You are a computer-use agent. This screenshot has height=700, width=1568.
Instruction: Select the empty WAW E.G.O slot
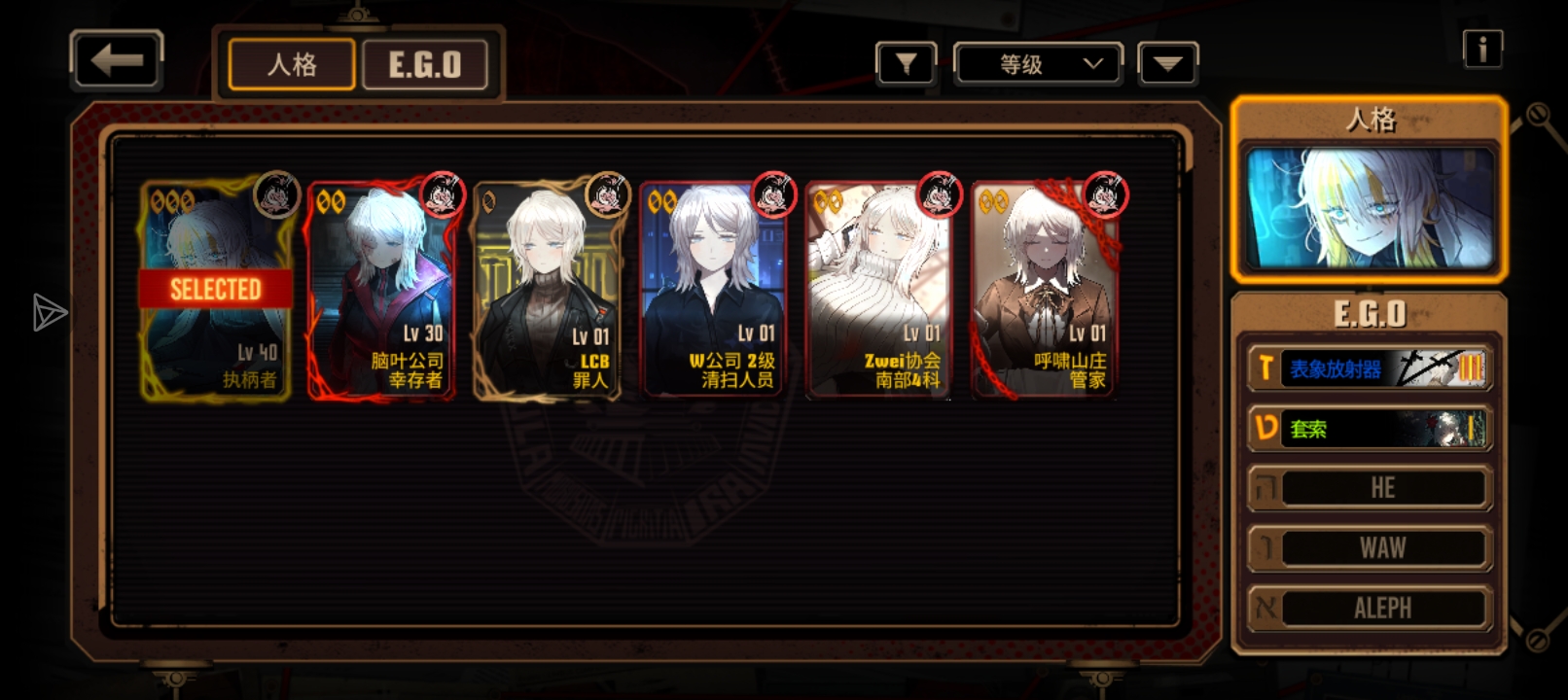(x=1370, y=548)
